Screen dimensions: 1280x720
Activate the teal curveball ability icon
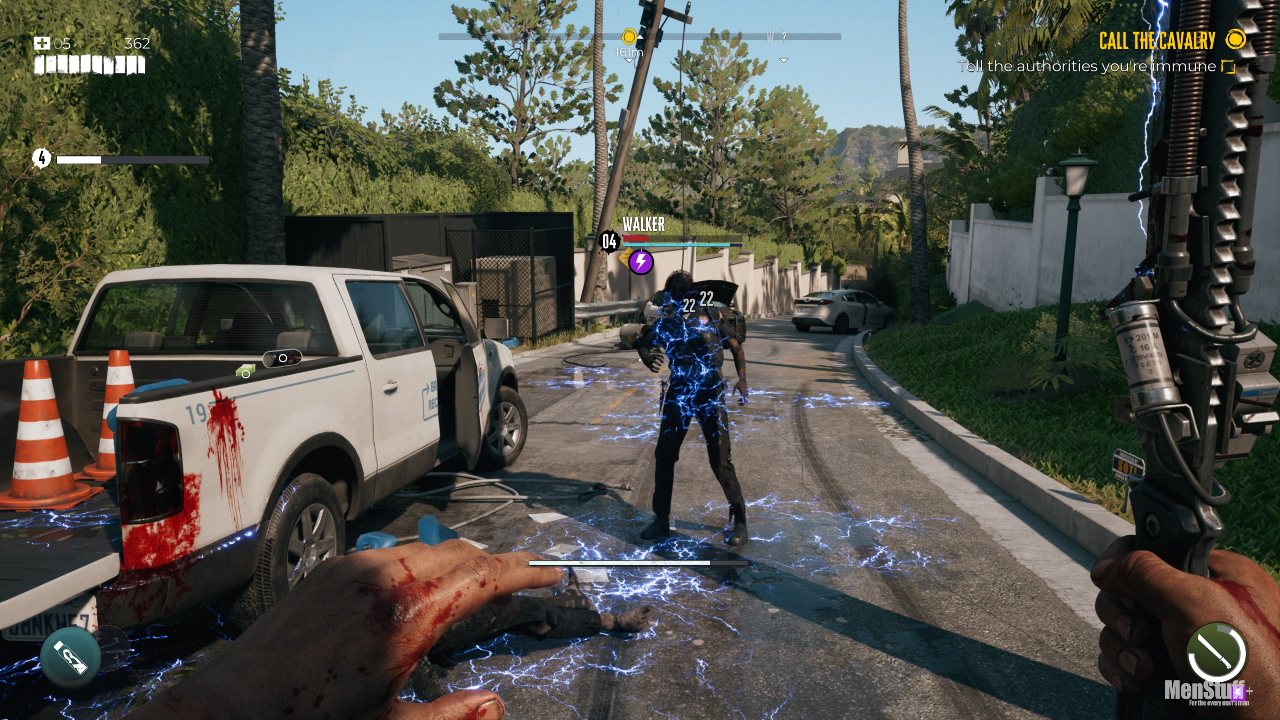(71, 657)
